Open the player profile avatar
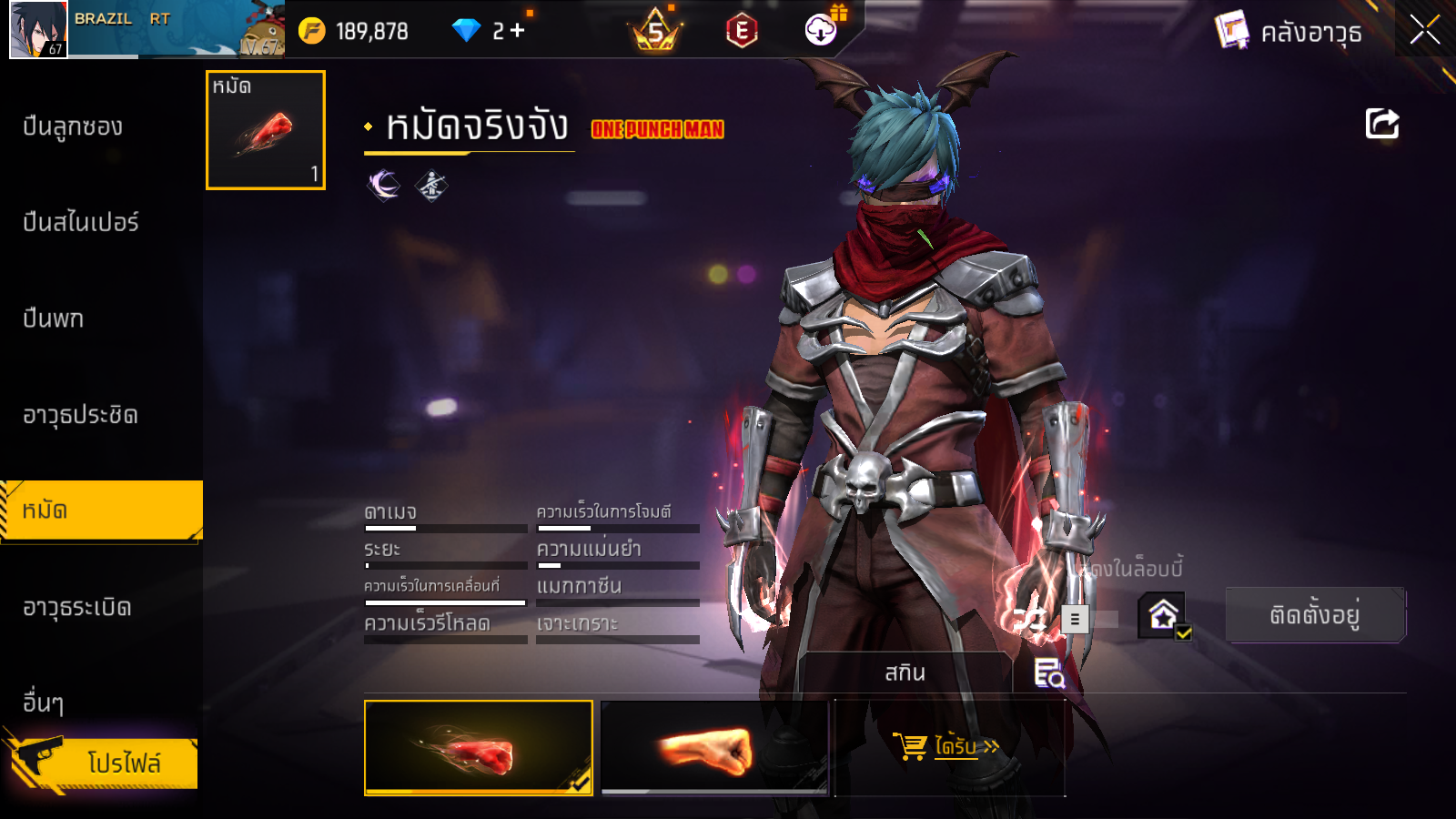The height and width of the screenshot is (819, 1456). [38, 30]
